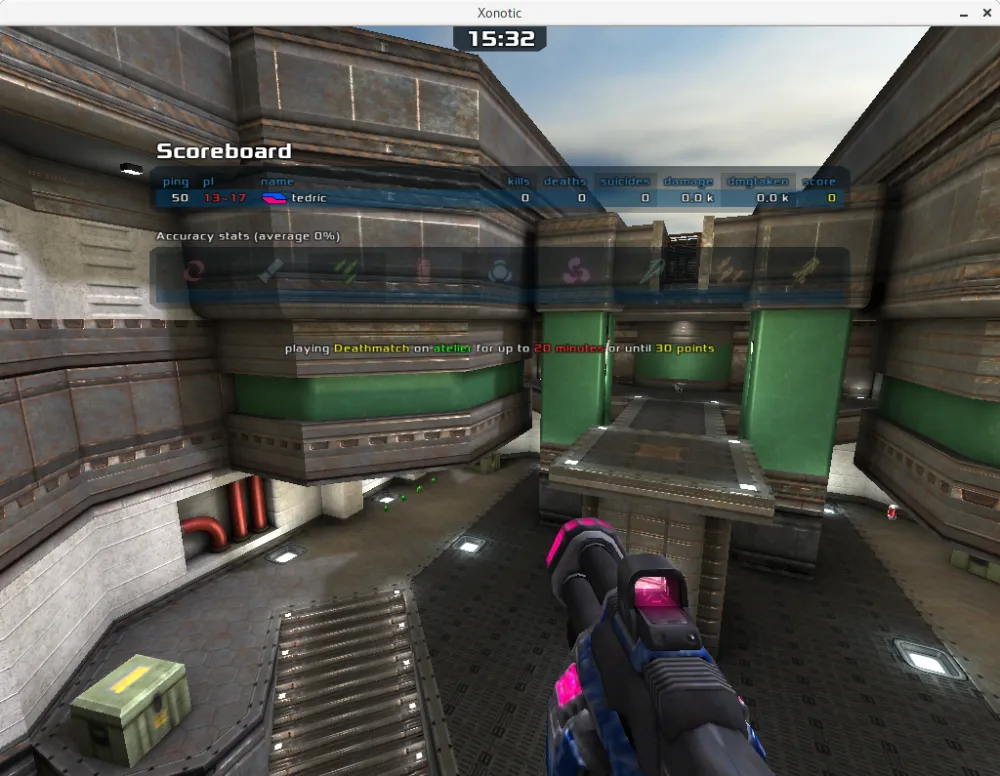
Task: Click the red grenade Mortar accuracy icon
Action: 423,270
